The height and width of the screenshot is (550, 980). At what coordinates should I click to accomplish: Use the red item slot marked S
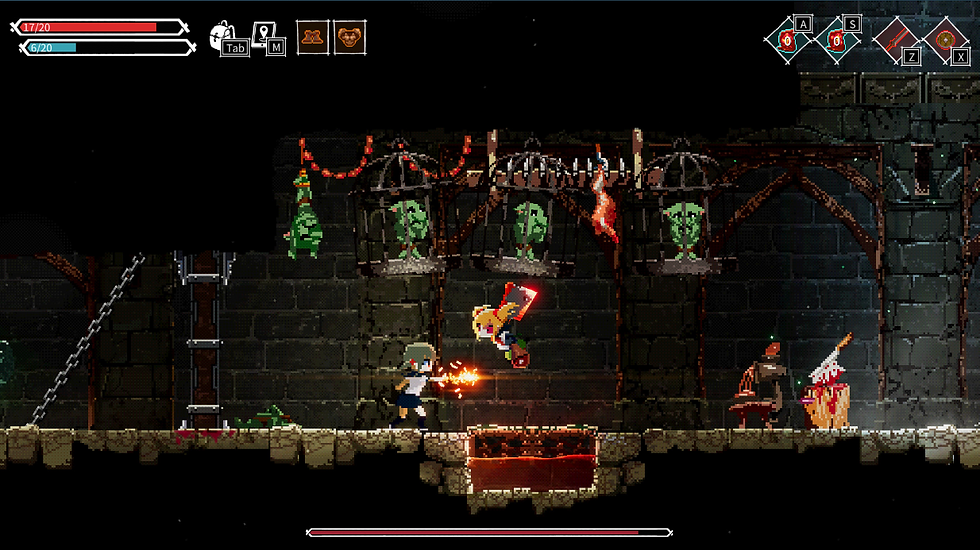837,40
